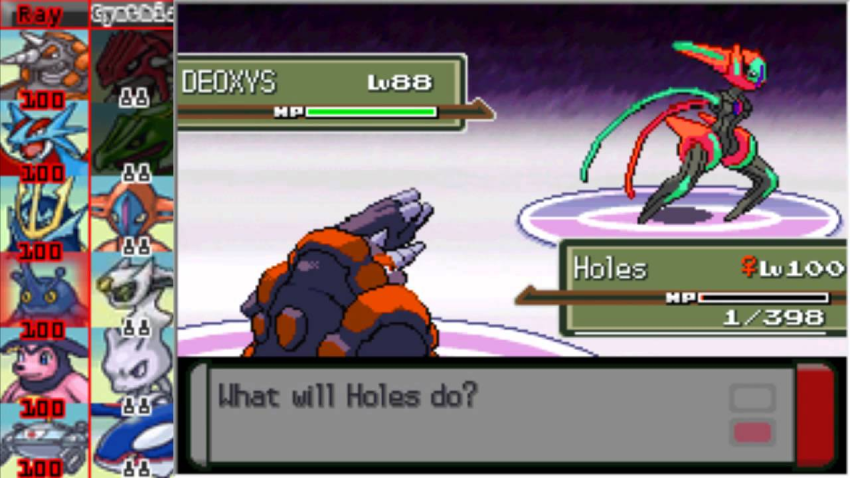The image size is (850, 478).
Task: Choose the darkened red Groudon portrait
Action: (132, 64)
